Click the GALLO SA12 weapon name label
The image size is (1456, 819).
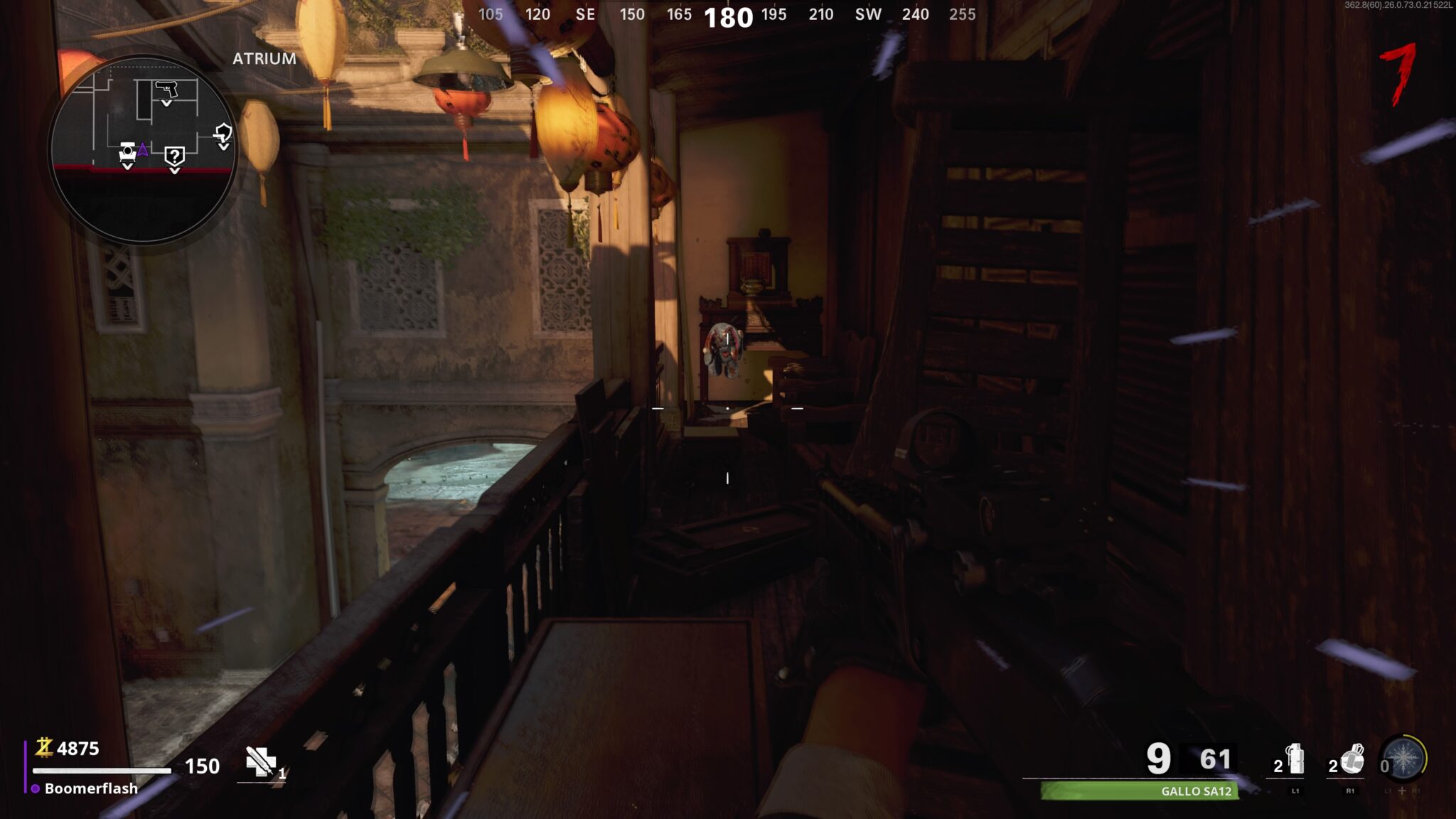tap(1197, 791)
